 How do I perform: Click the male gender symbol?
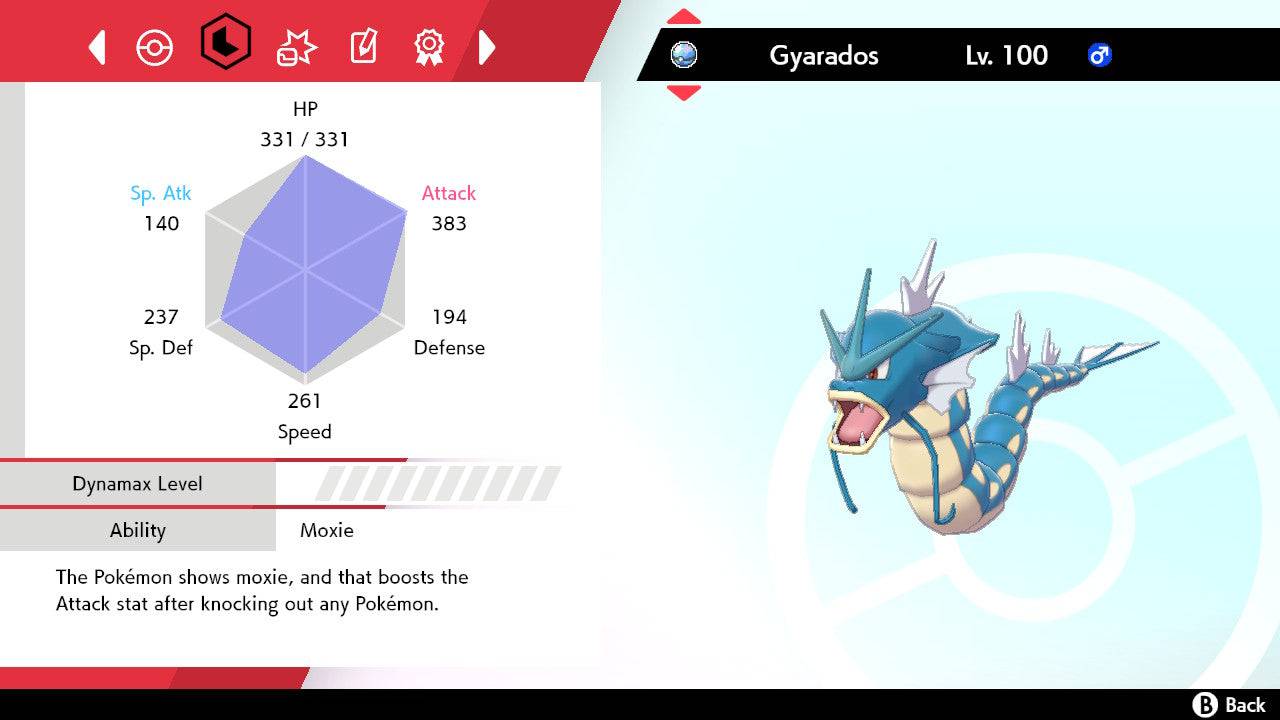[x=1099, y=56]
